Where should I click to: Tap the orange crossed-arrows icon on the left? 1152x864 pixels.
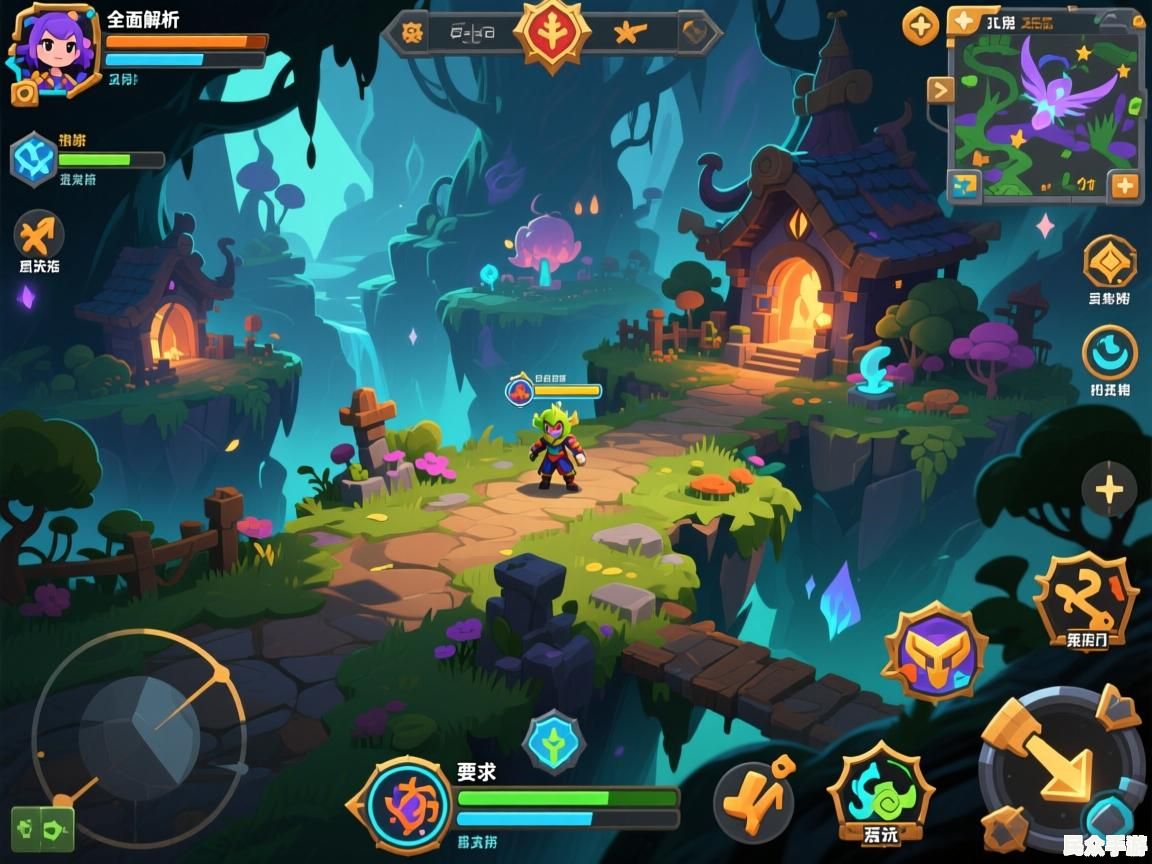pyautogui.click(x=39, y=236)
